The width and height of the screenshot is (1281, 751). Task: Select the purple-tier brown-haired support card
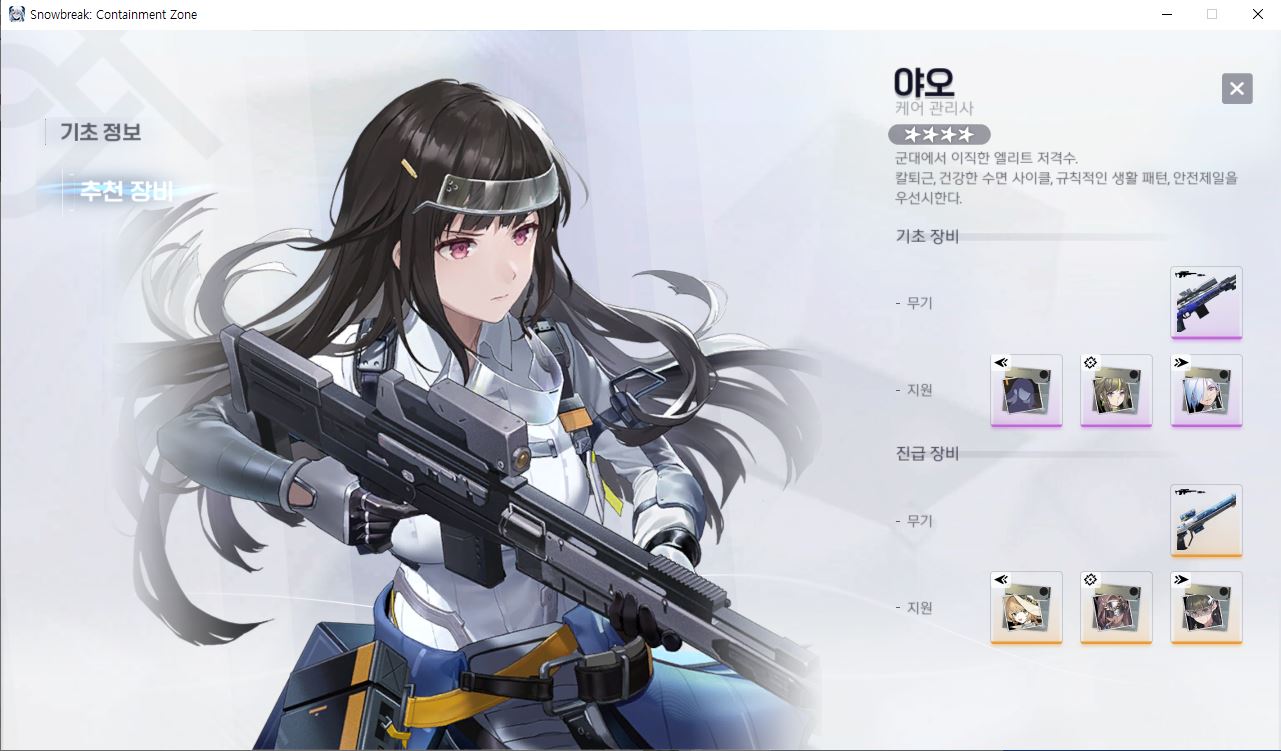click(x=1116, y=390)
